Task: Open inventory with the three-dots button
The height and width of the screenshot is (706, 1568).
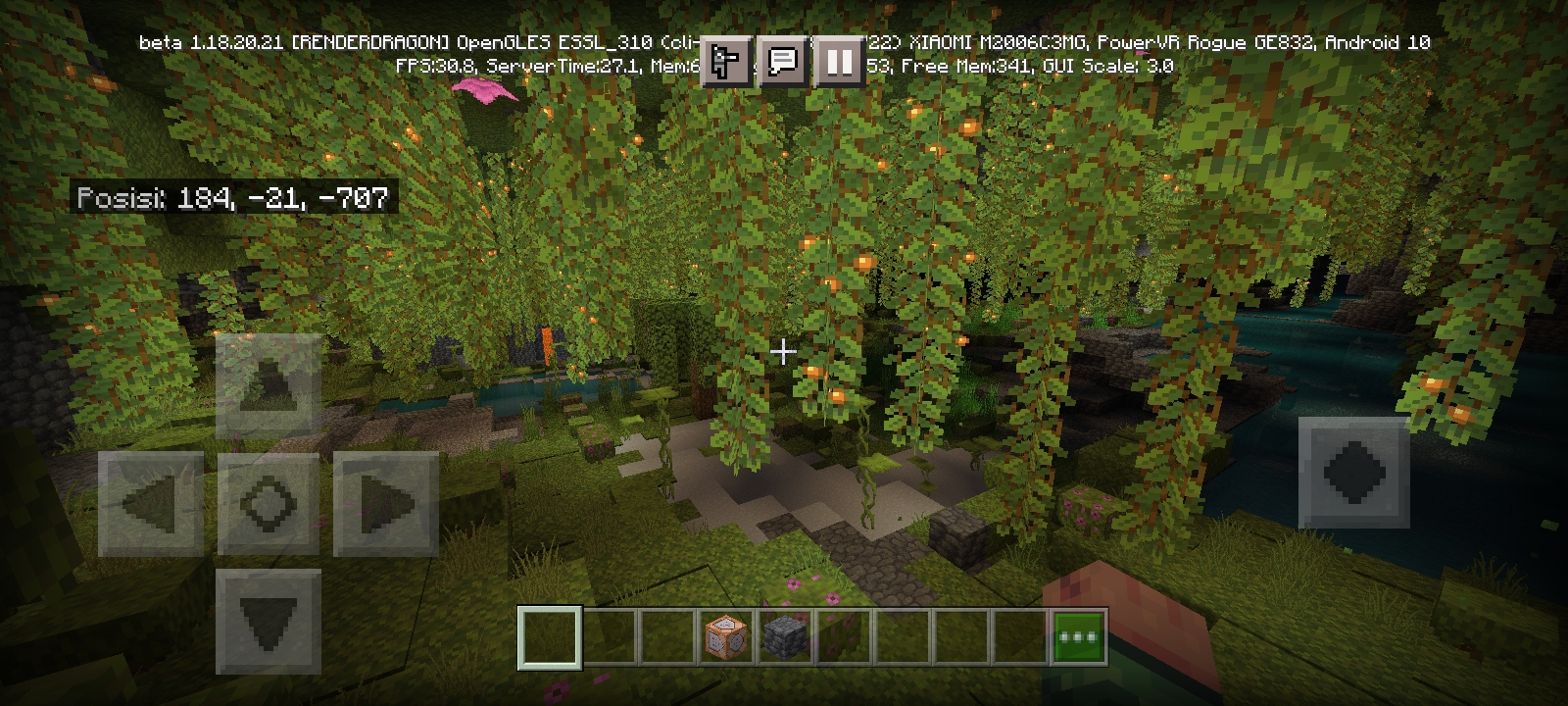Action: [x=1079, y=636]
